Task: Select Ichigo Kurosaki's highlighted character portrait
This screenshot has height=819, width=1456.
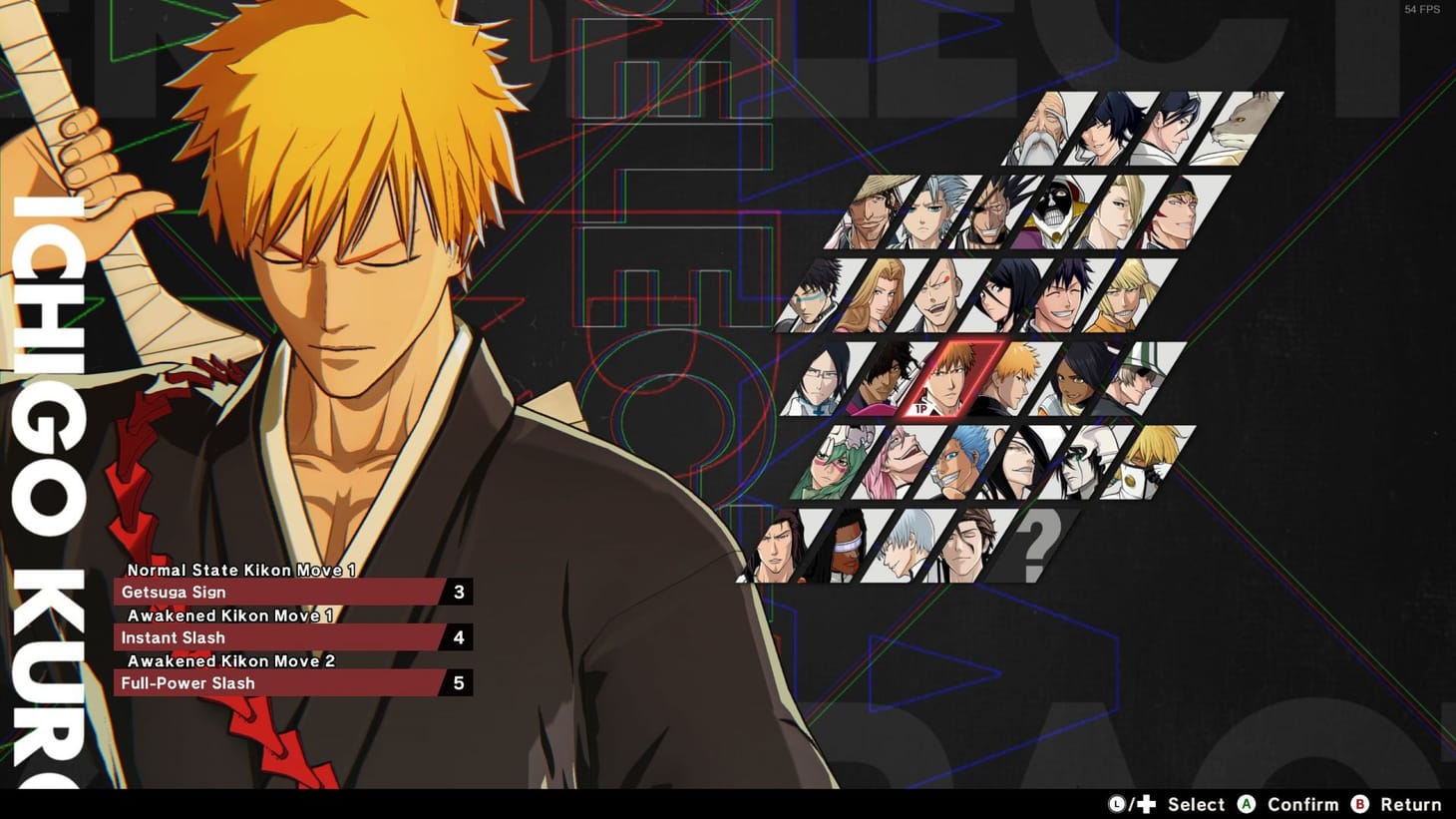Action: 954,382
